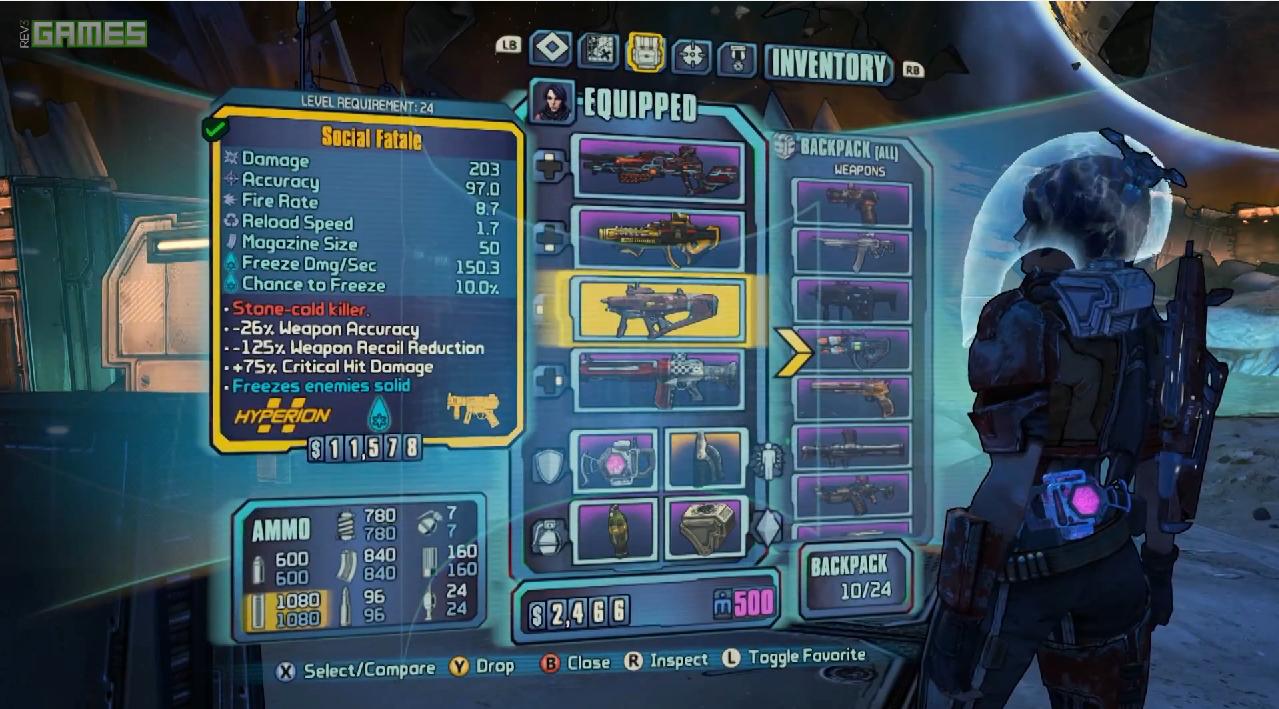Switch to the map tab
The image size is (1279, 709).
pos(598,50)
